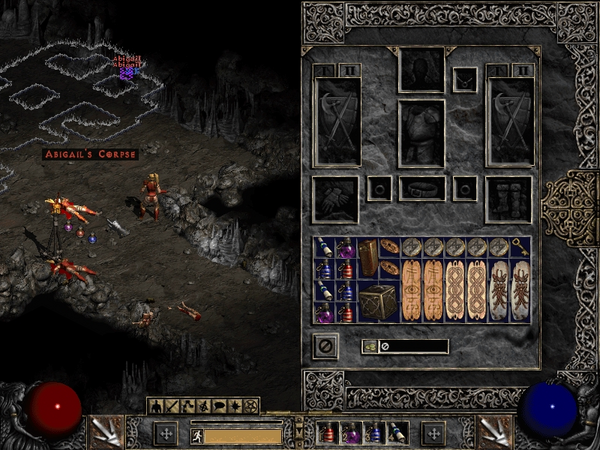Open the character screen from the mini panel

pos(155,406)
